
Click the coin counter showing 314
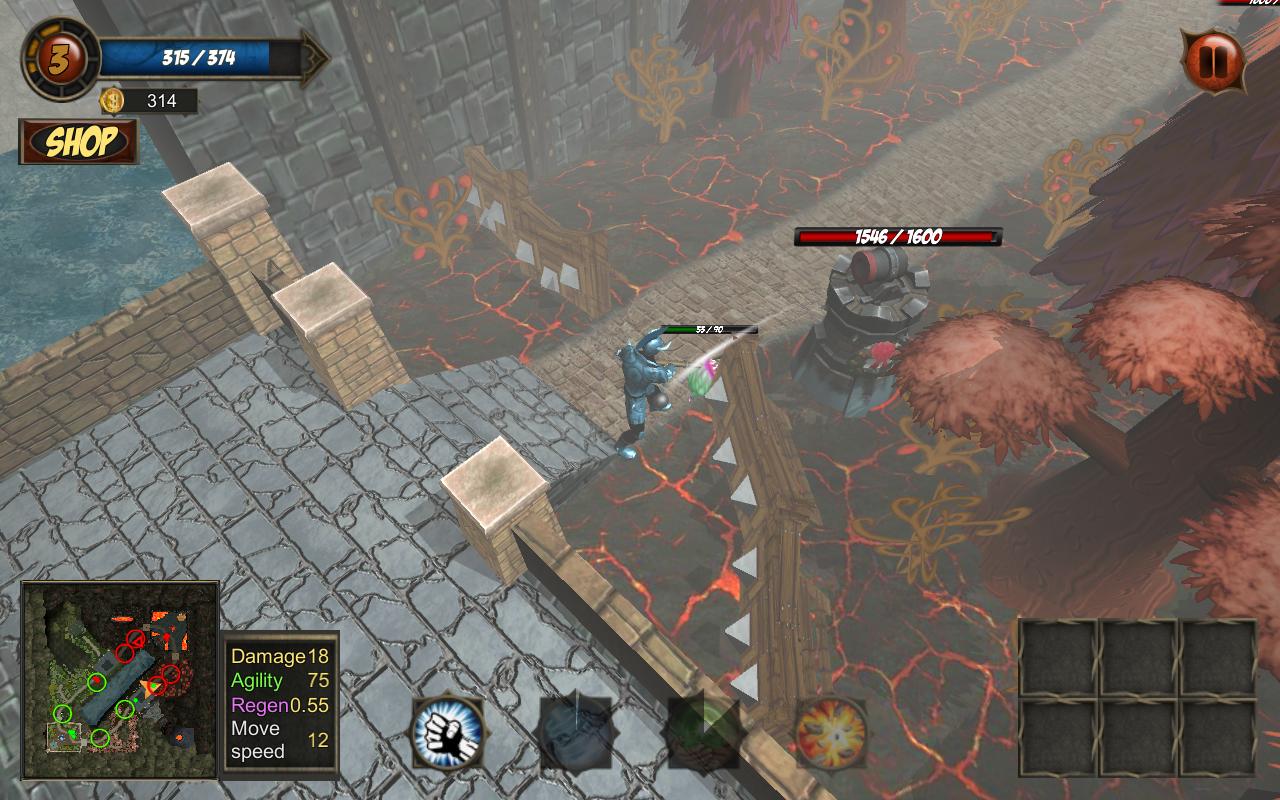160,100
